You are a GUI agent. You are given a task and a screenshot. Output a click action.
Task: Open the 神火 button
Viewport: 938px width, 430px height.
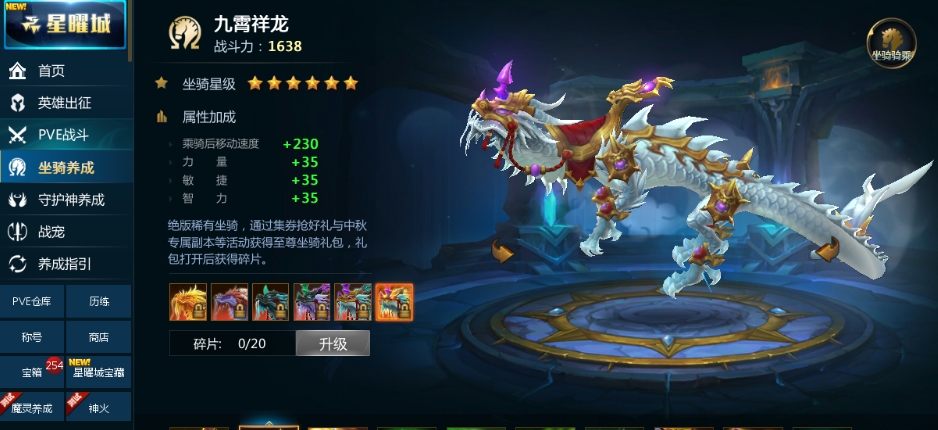pyautogui.click(x=98, y=408)
